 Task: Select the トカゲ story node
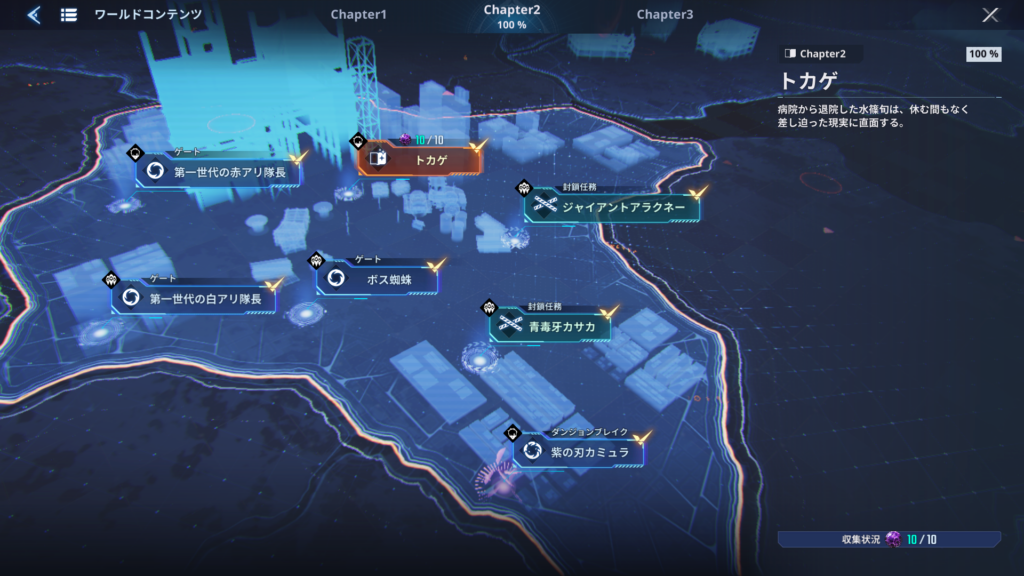420,159
